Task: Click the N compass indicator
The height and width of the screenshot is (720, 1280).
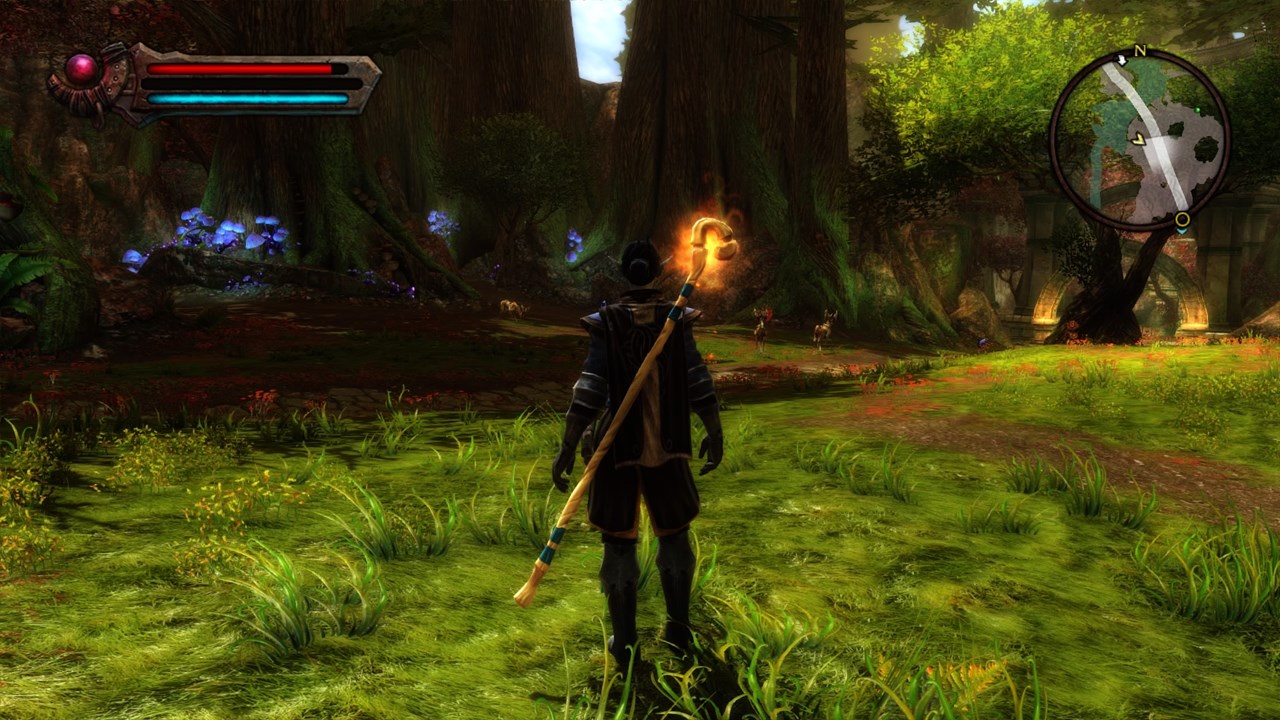Action: 1139,51
